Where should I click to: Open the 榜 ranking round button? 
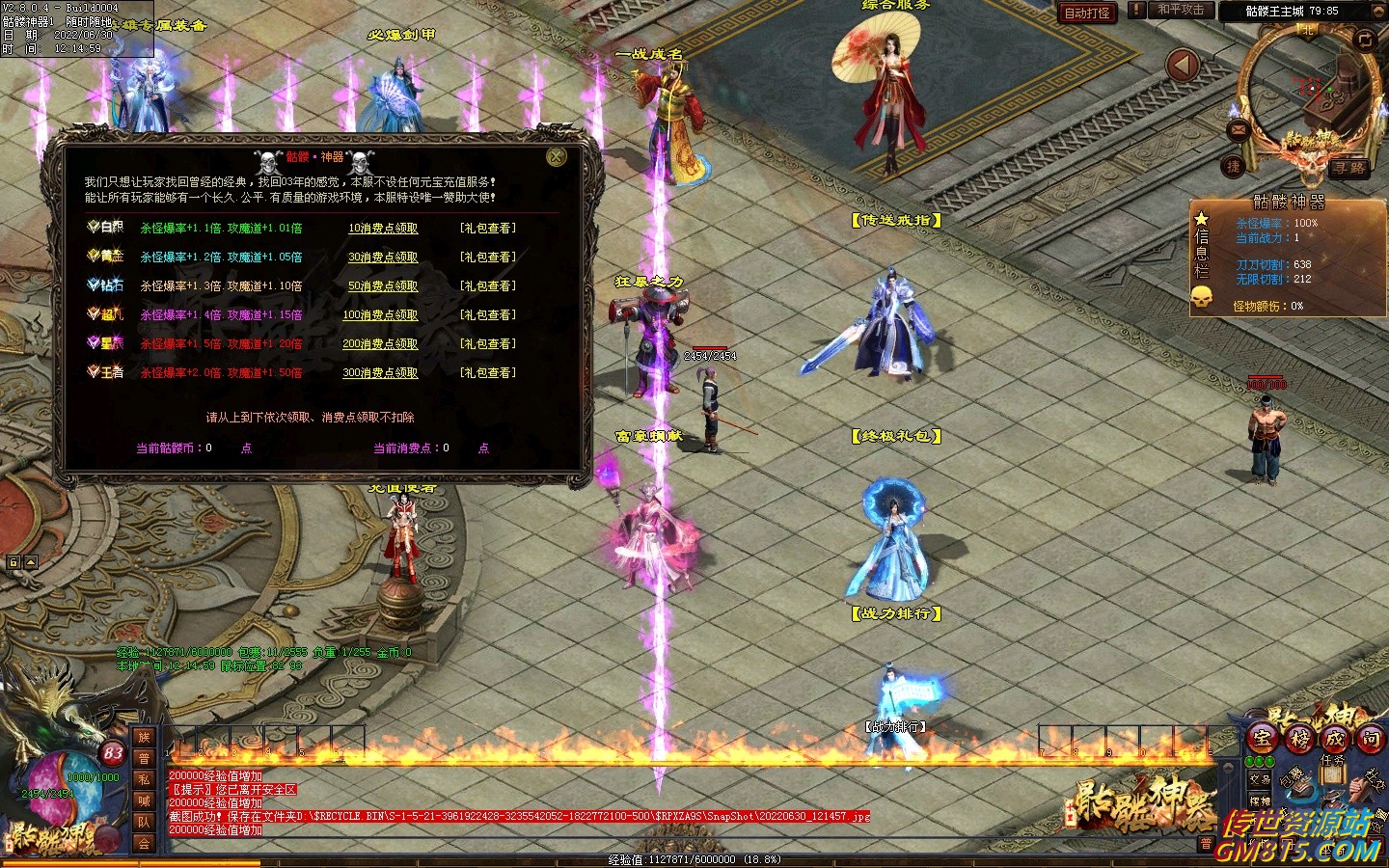pos(1299,739)
